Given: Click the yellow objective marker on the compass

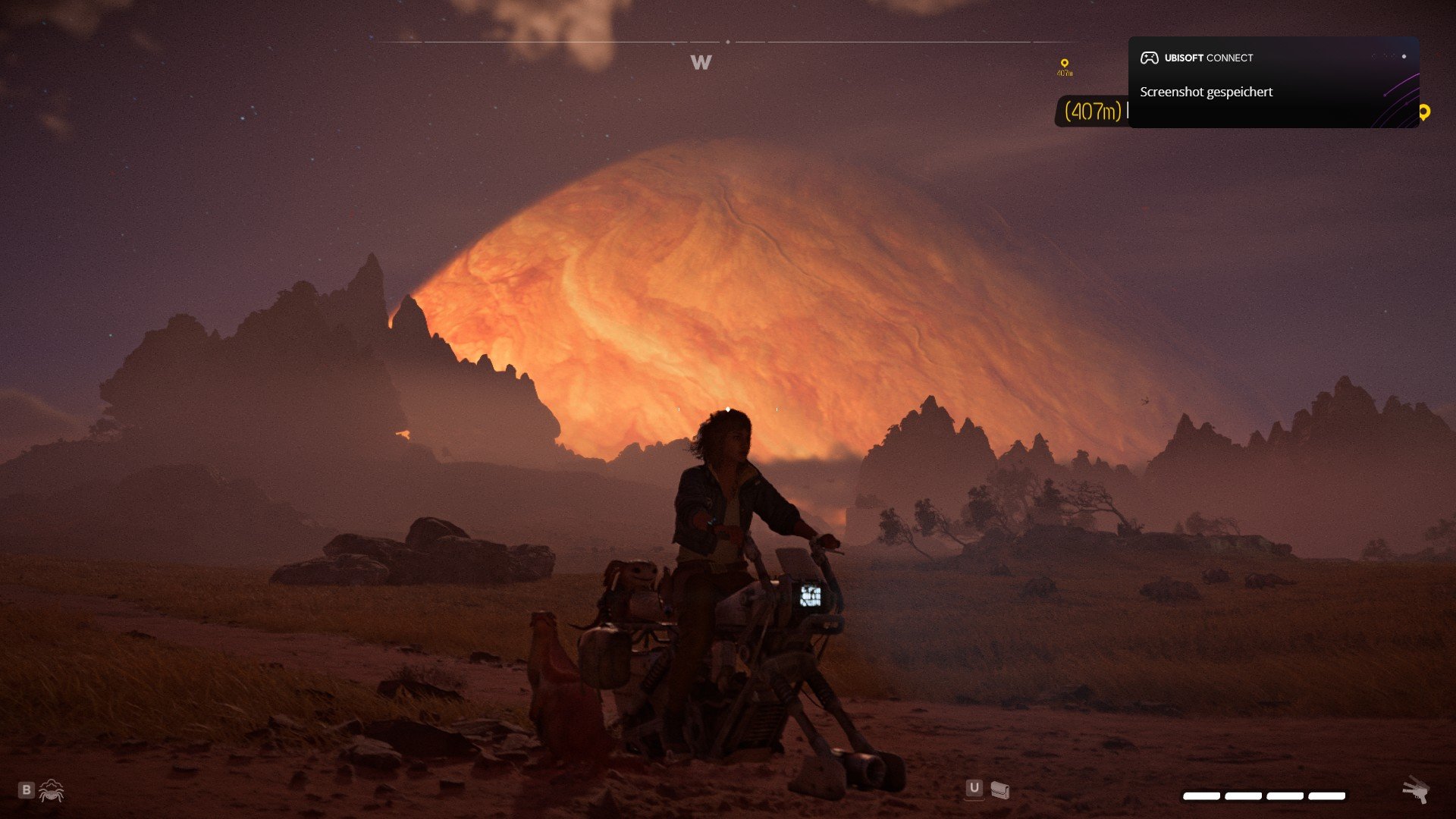Looking at the screenshot, I should [x=1065, y=65].
